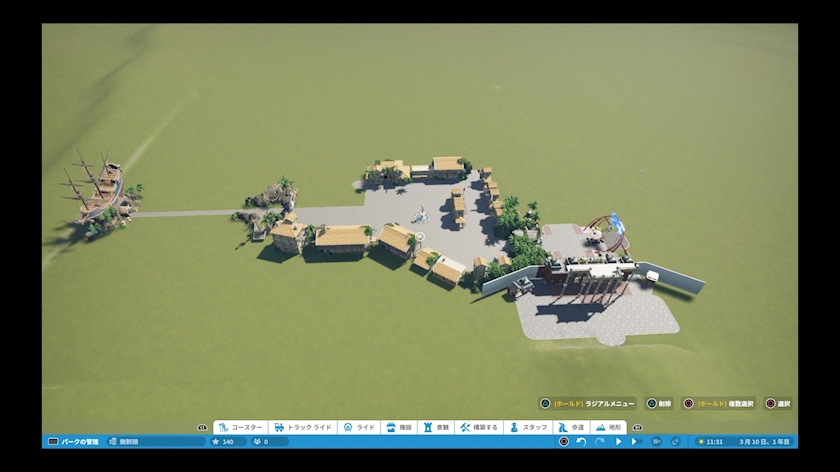
Task: Open the 構築する (Build) tab
Action: pyautogui.click(x=478, y=427)
